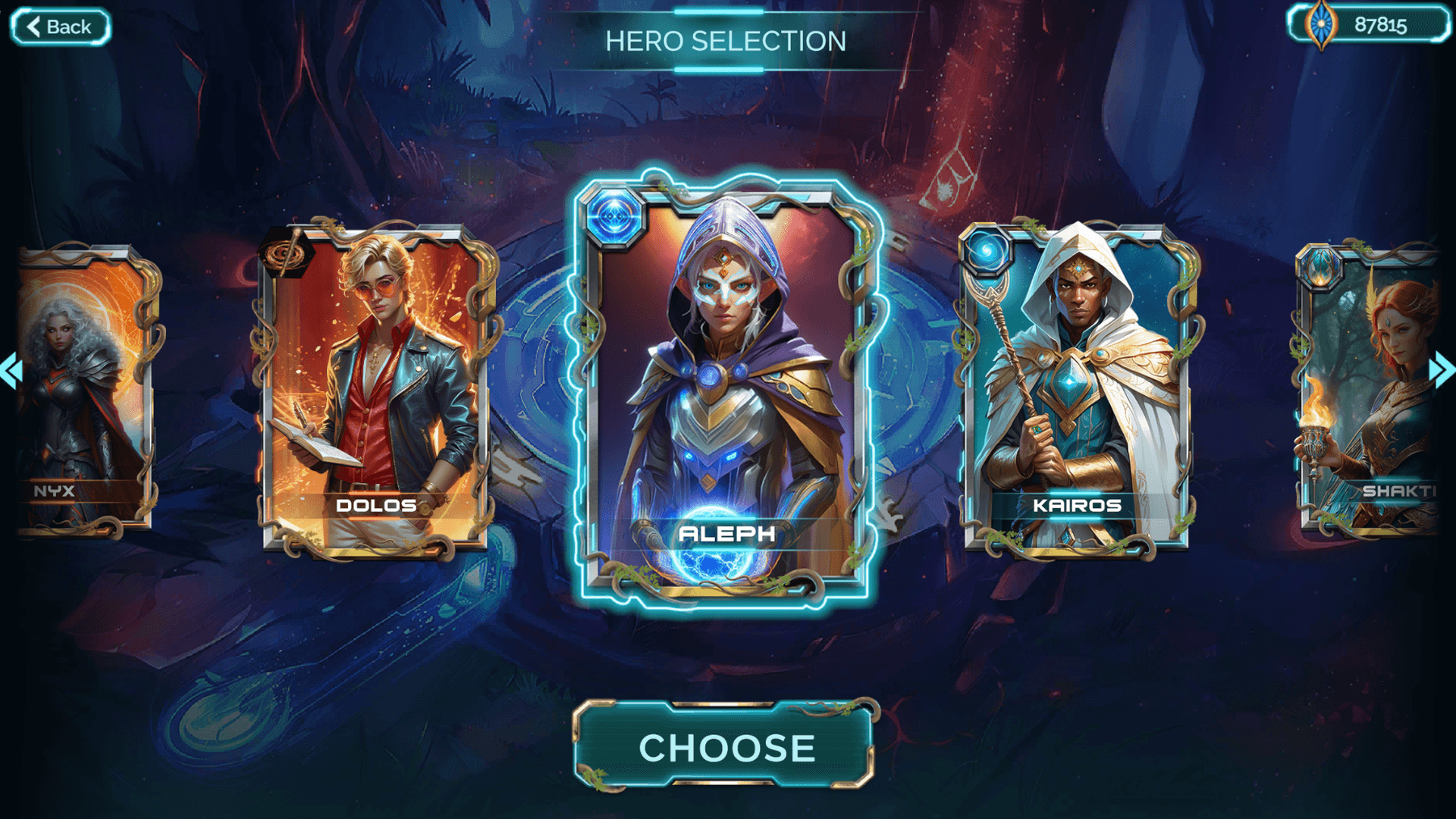Show next heroes with the right arrow
This screenshot has height=819, width=1456.
coord(1442,371)
